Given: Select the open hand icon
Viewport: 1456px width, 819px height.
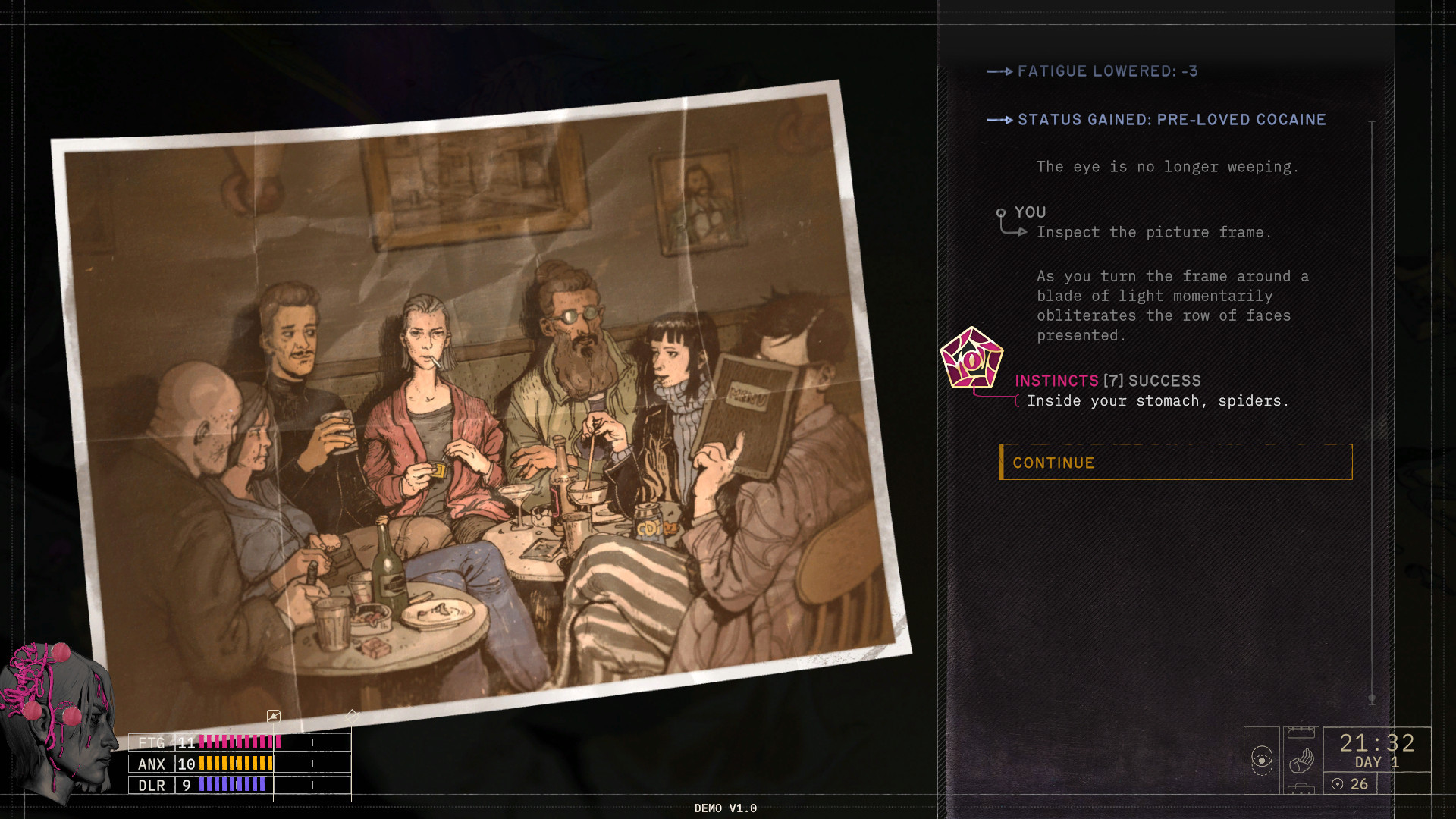Looking at the screenshot, I should (x=1301, y=759).
